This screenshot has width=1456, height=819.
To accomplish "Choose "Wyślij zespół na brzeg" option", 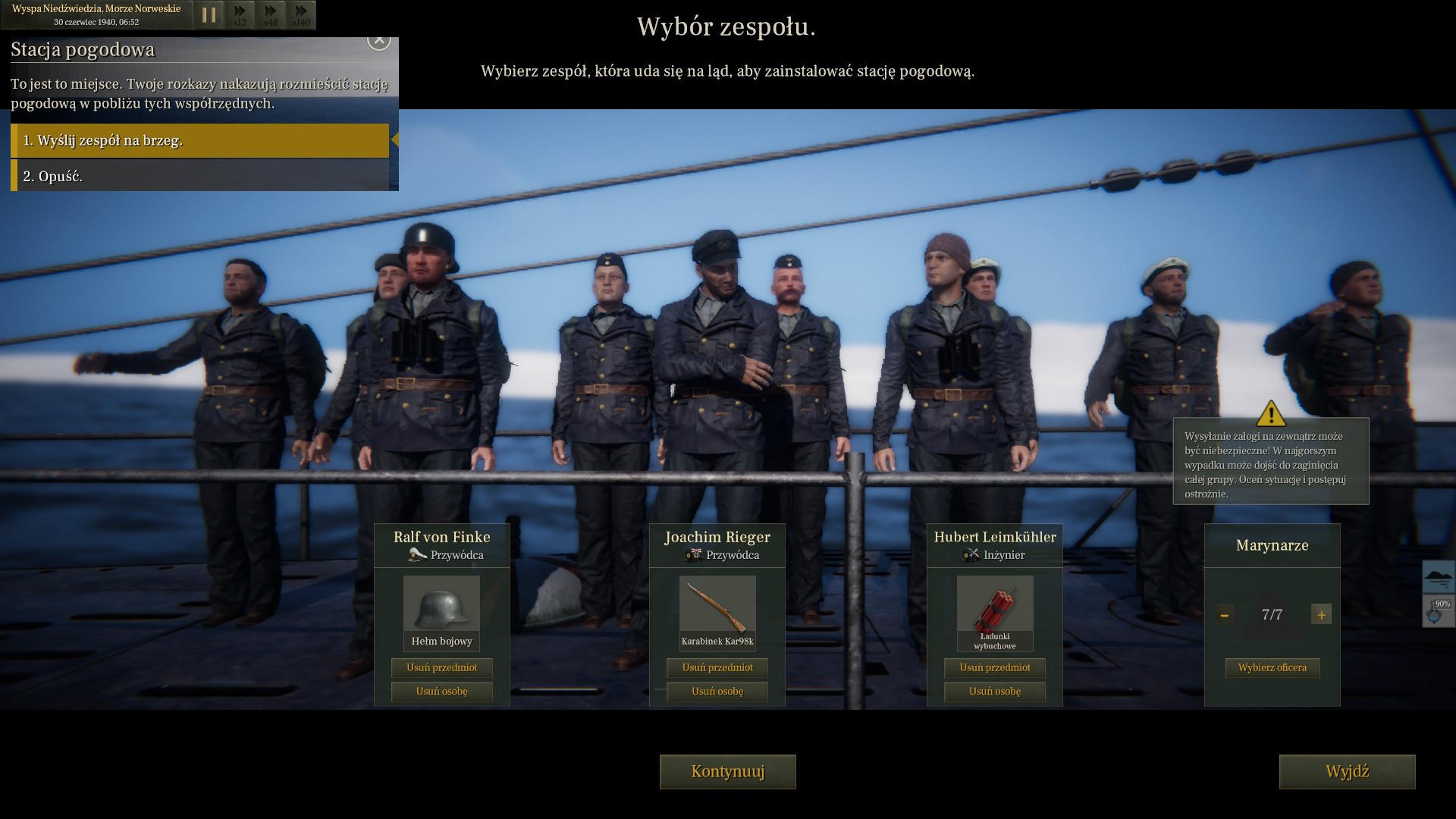I will (201, 140).
